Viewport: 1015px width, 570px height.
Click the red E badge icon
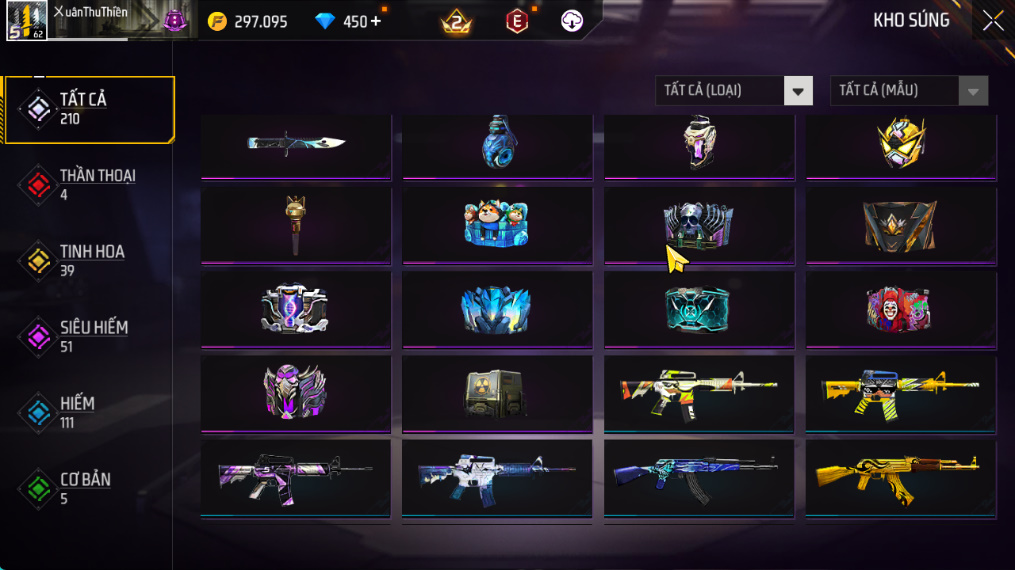tap(517, 21)
